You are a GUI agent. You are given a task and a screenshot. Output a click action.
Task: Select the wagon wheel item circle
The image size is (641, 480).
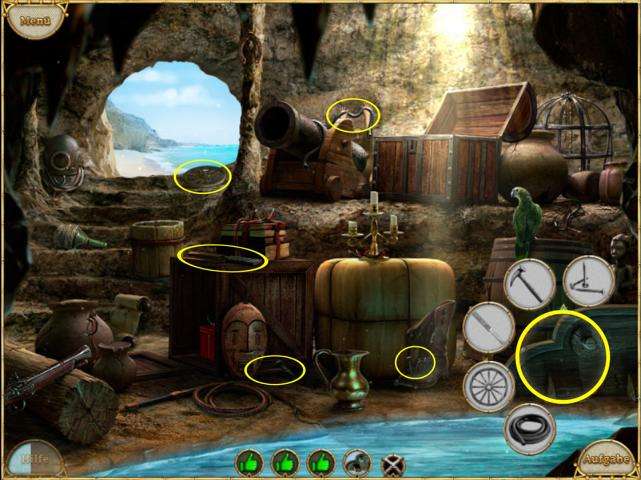click(488, 386)
